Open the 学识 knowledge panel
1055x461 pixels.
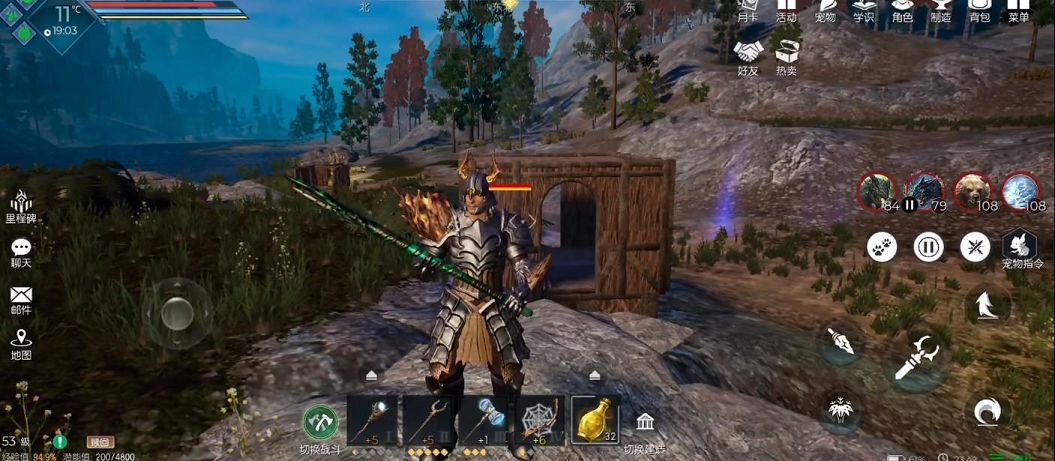[863, 10]
